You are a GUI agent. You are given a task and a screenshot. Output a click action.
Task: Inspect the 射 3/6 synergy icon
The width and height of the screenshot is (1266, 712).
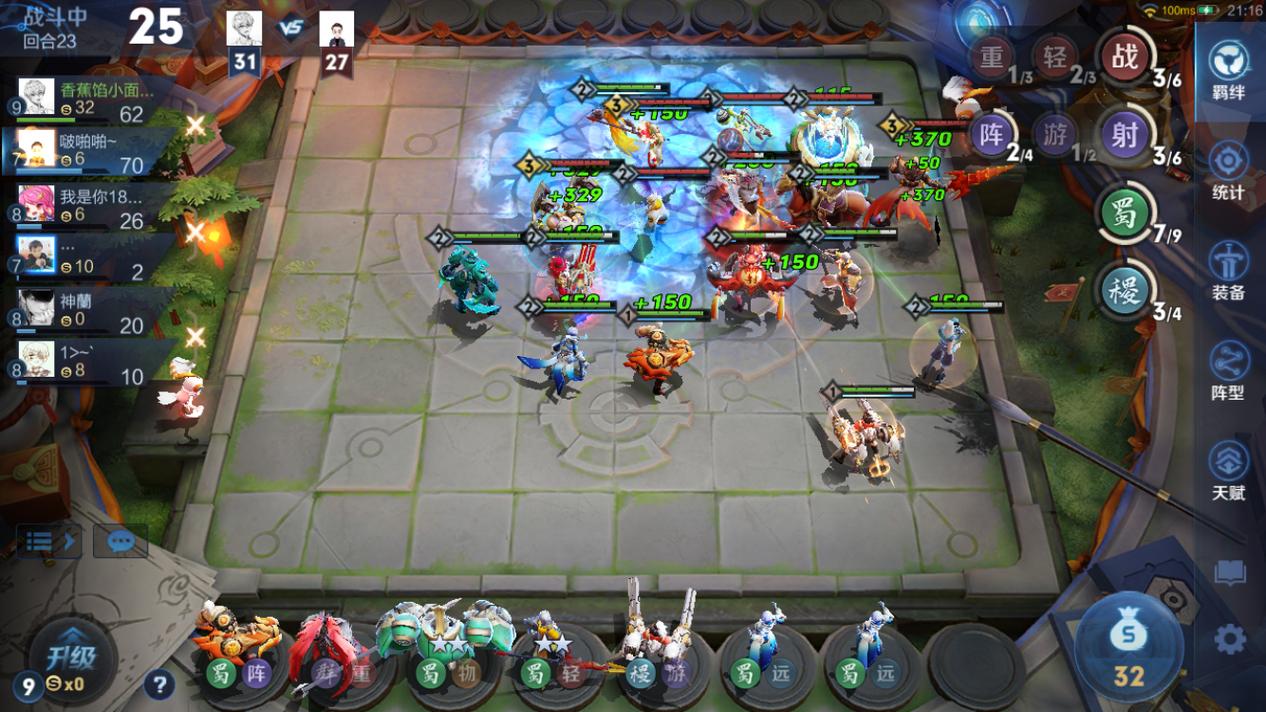point(1125,135)
